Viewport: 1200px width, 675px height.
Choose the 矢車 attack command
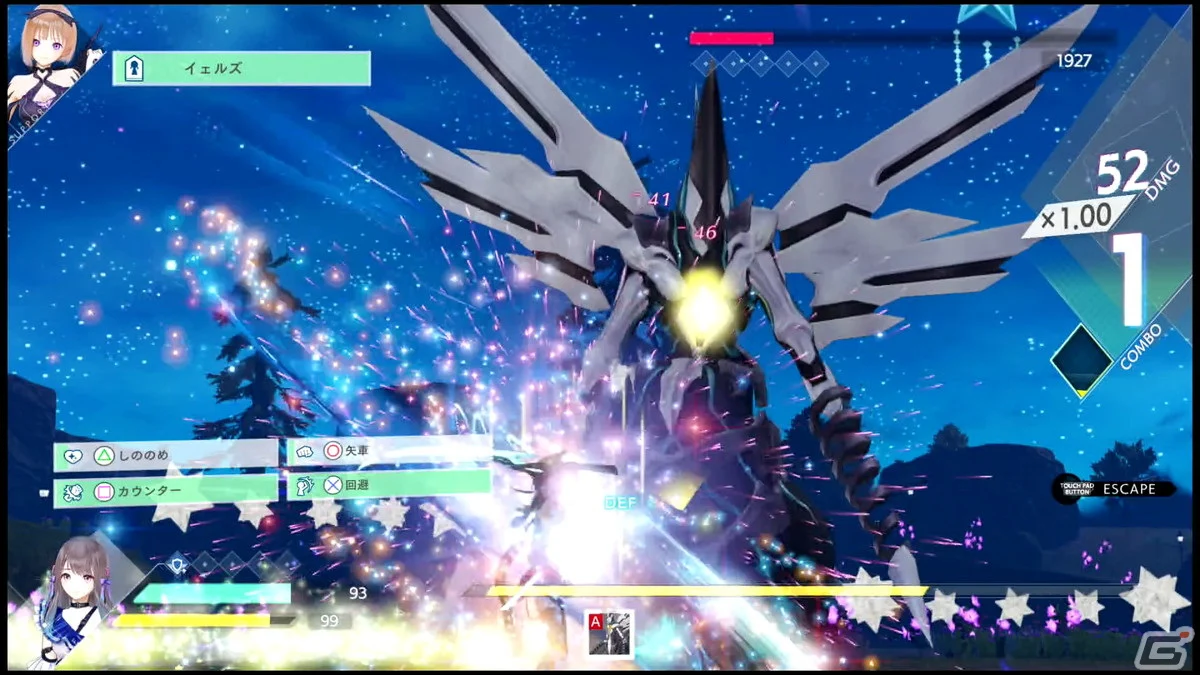[x=389, y=451]
